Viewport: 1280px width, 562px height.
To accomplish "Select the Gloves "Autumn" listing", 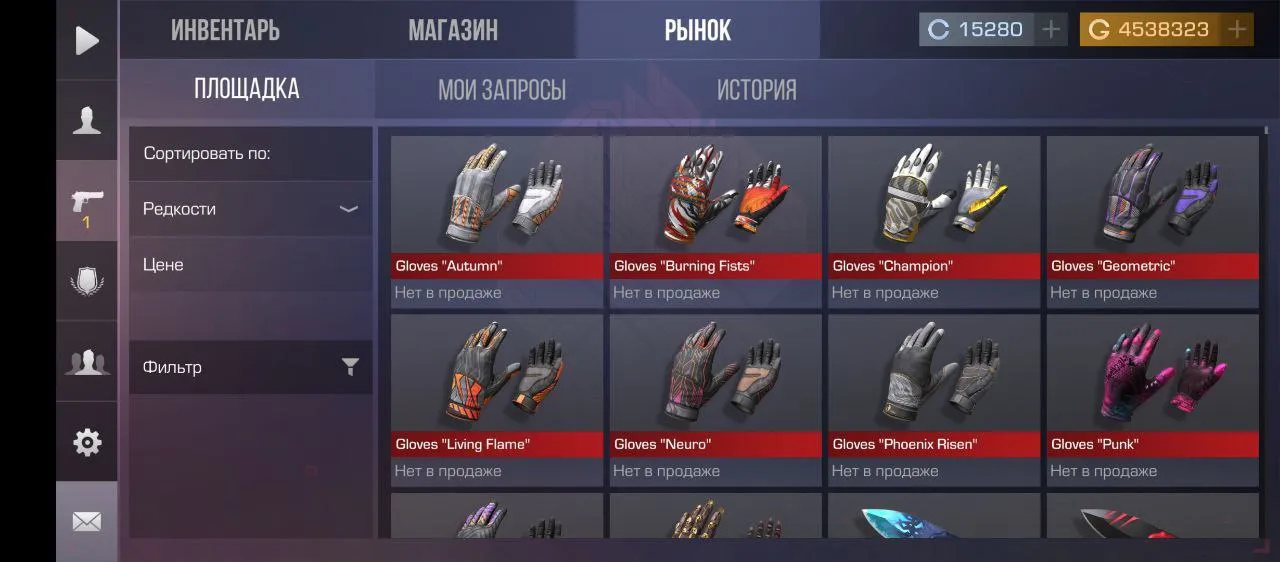I will tap(497, 220).
